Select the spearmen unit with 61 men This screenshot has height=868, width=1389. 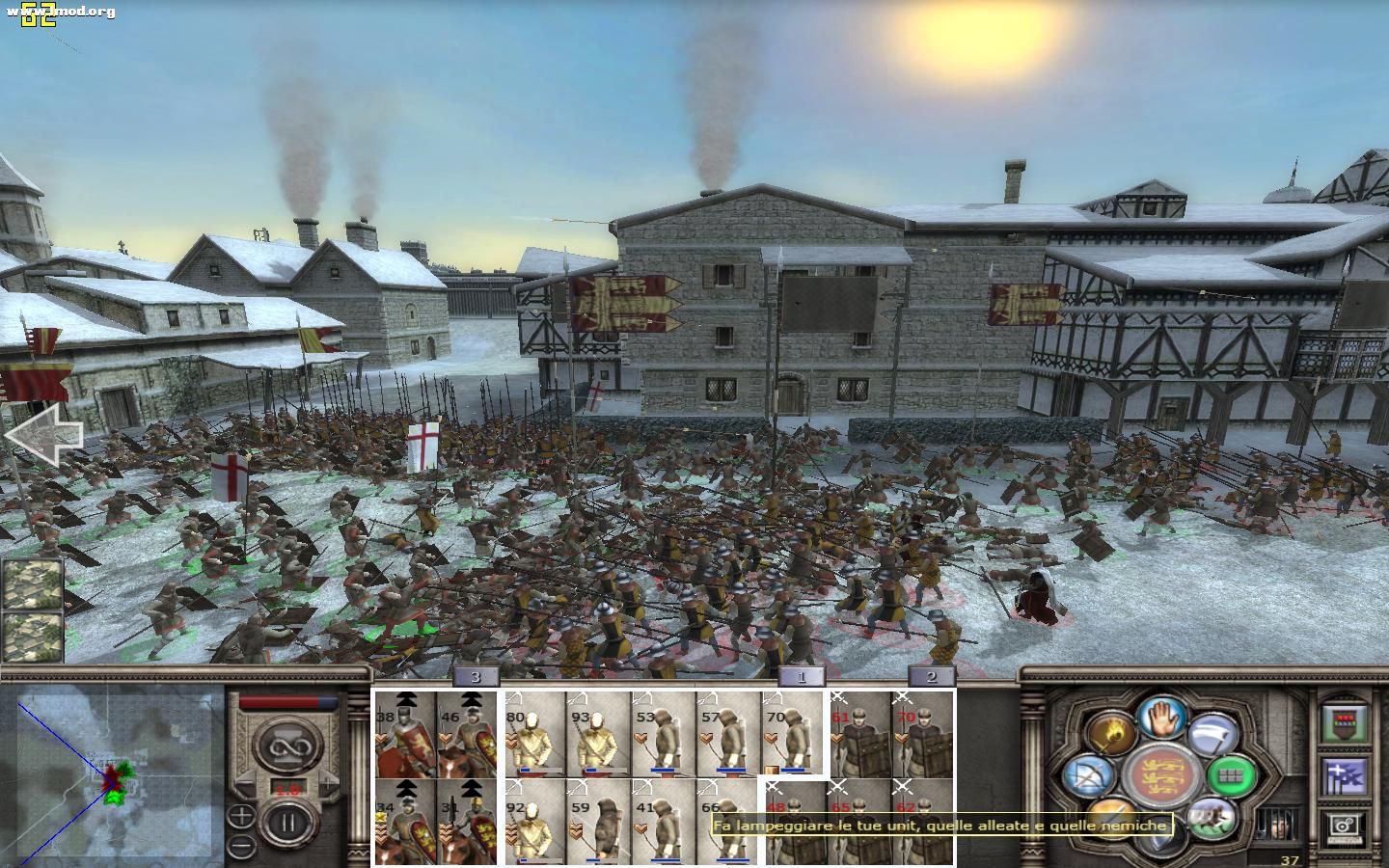point(860,733)
